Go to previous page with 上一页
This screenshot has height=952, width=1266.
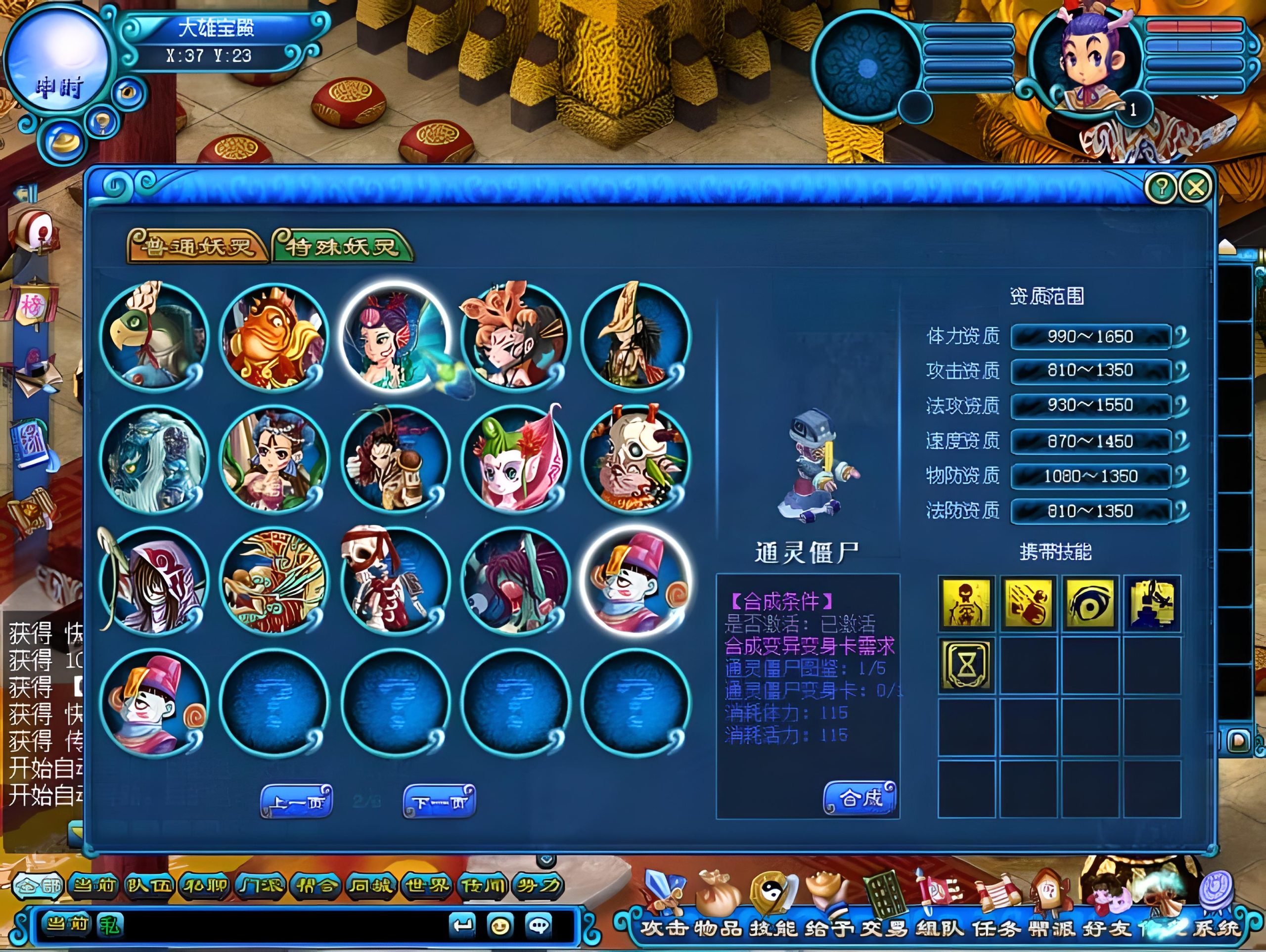pyautogui.click(x=296, y=802)
